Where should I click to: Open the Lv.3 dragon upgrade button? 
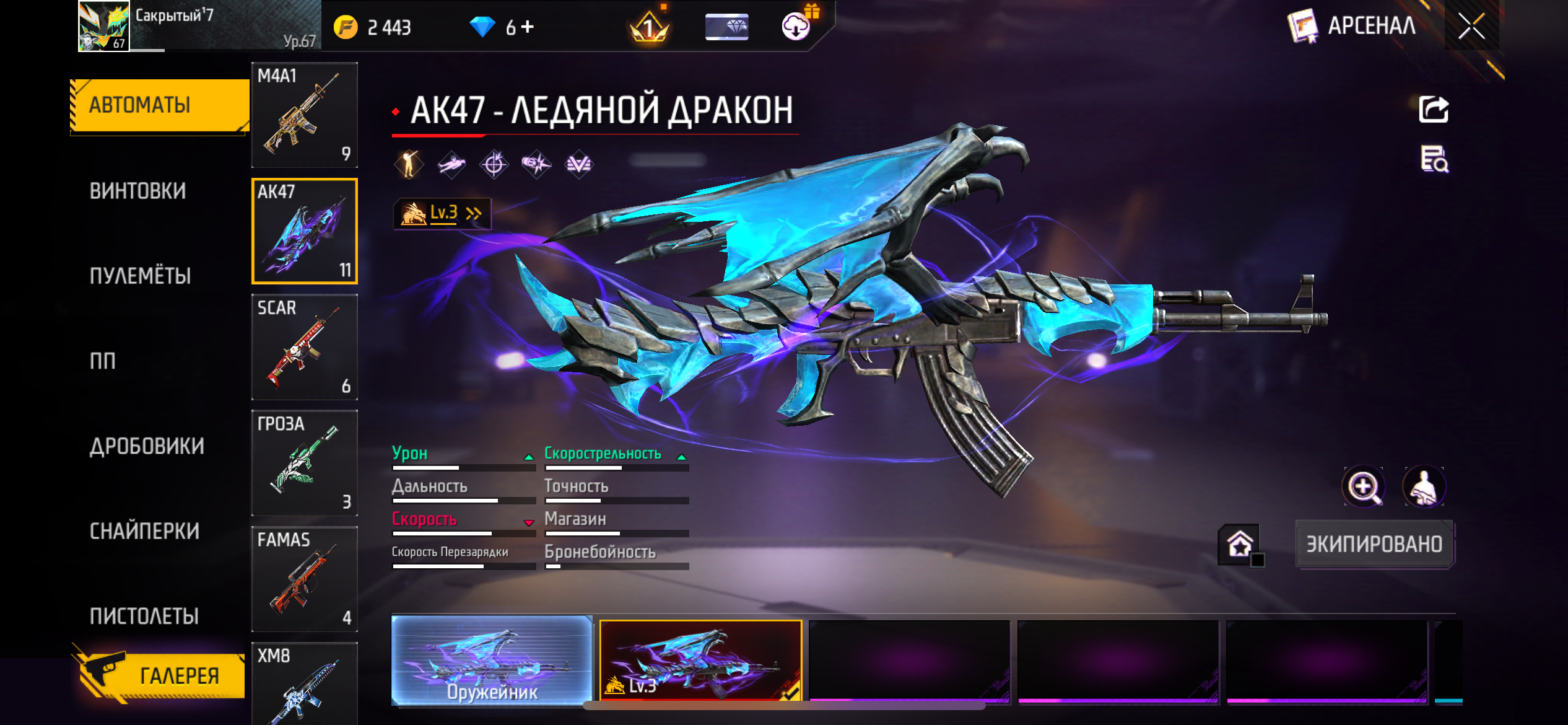pos(442,214)
